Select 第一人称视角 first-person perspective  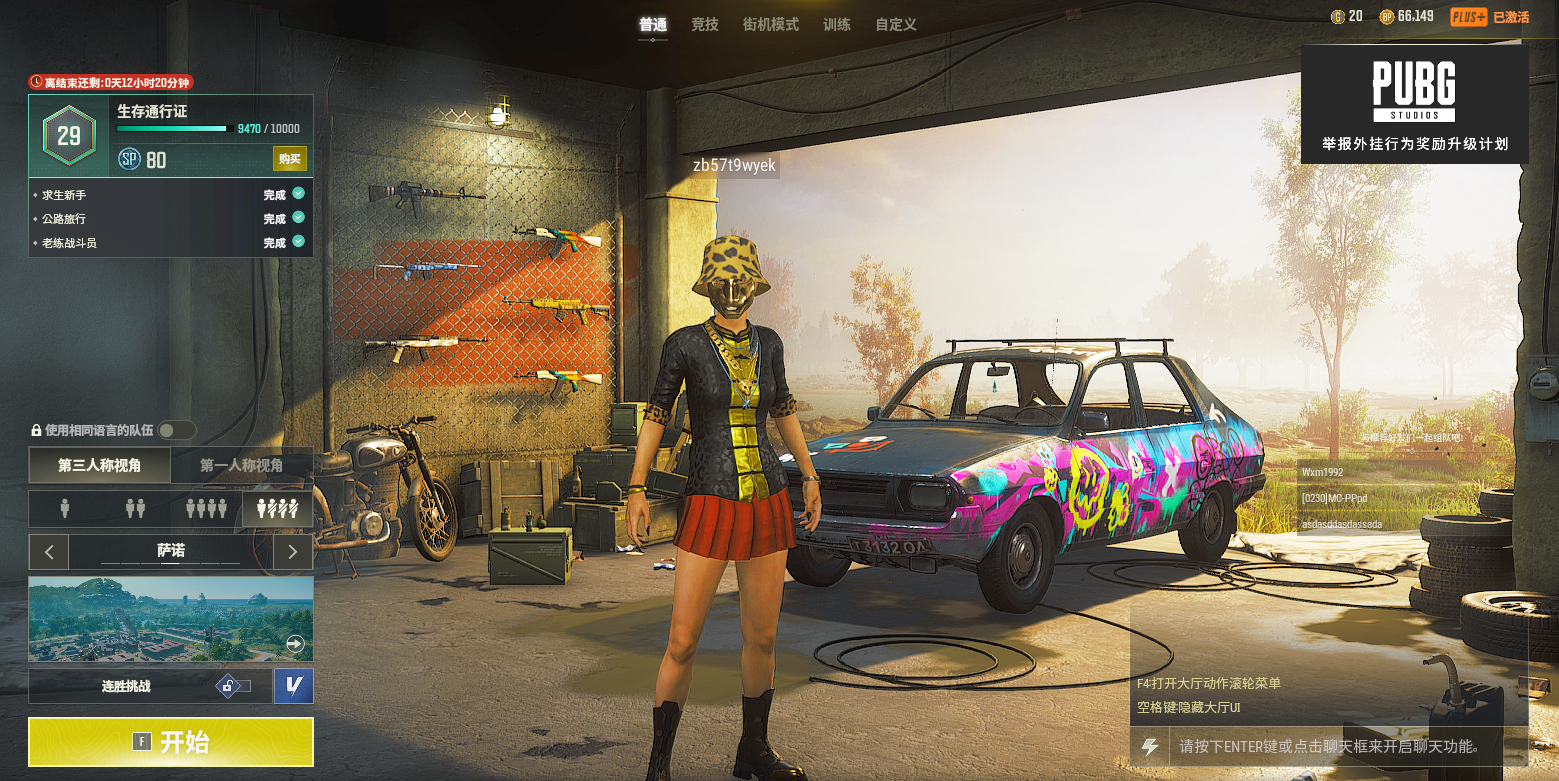click(241, 465)
